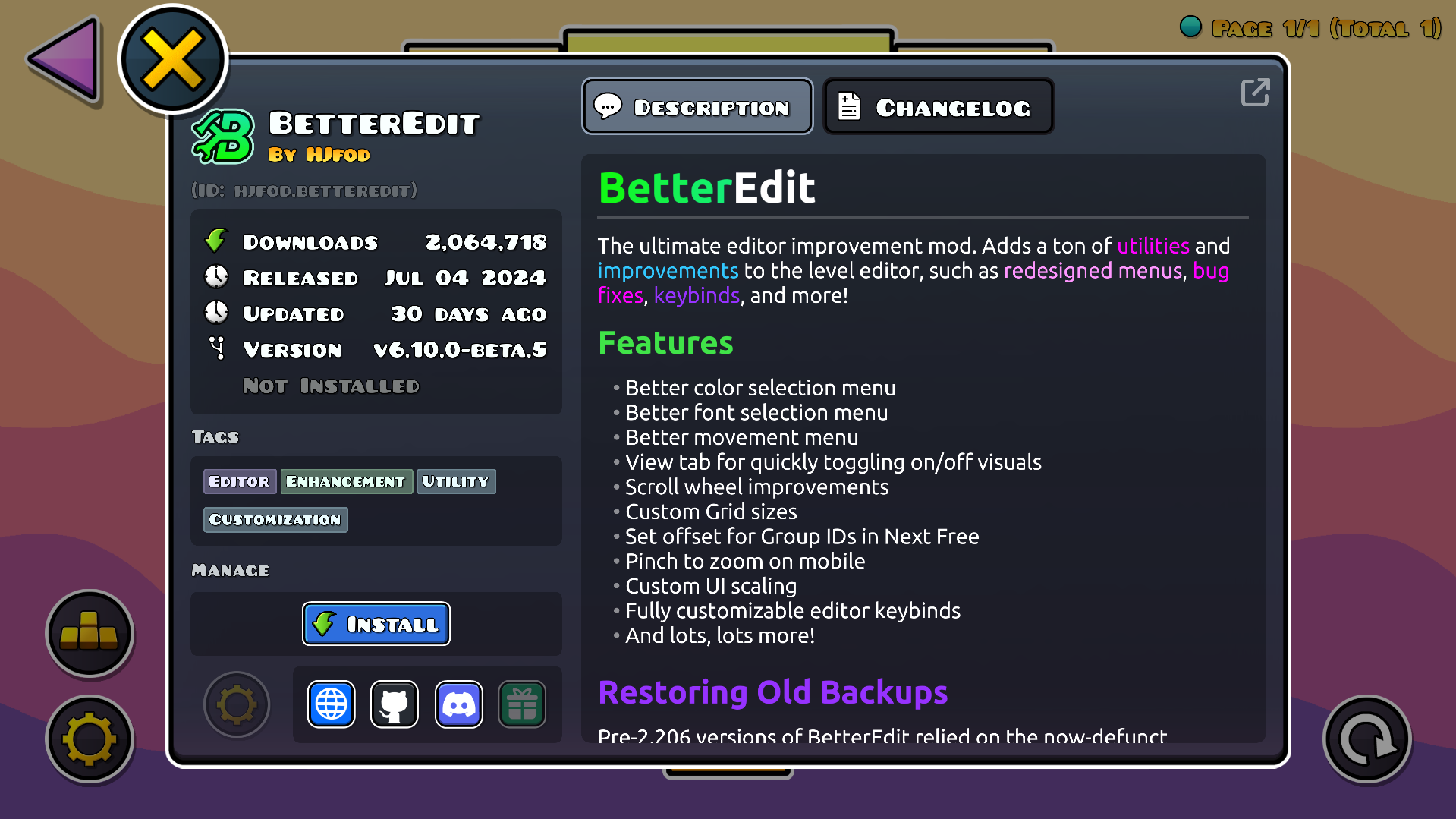1456x819 pixels.
Task: Show the Description tab
Action: pos(697,107)
